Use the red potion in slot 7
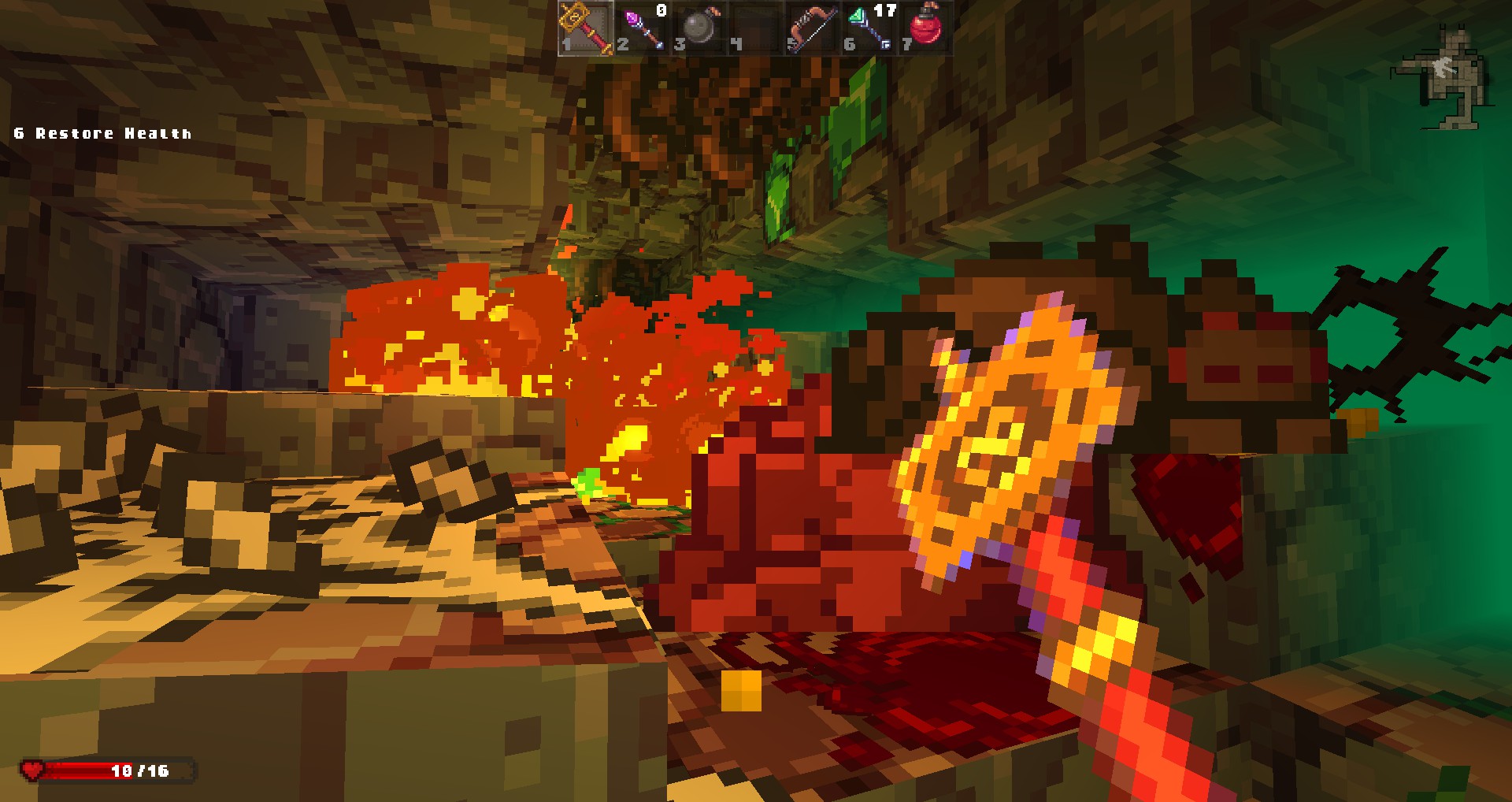1512x802 pixels. [x=926, y=28]
